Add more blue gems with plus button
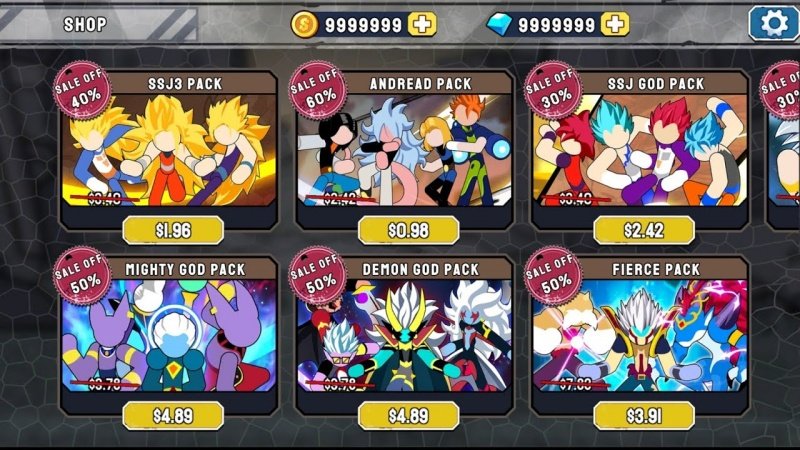Image resolution: width=800 pixels, height=450 pixels. 616,24
